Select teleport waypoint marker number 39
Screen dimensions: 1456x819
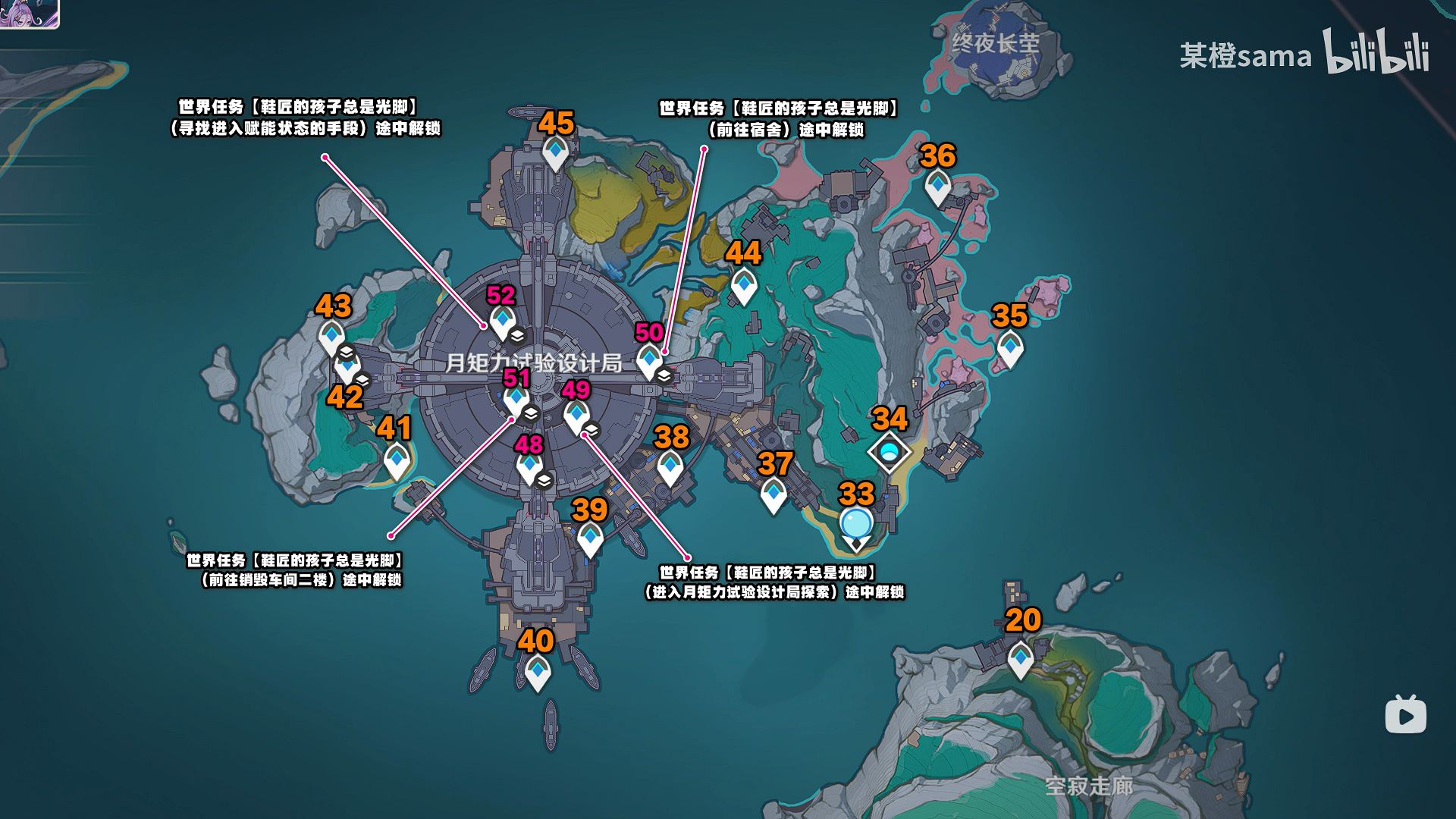(x=590, y=538)
